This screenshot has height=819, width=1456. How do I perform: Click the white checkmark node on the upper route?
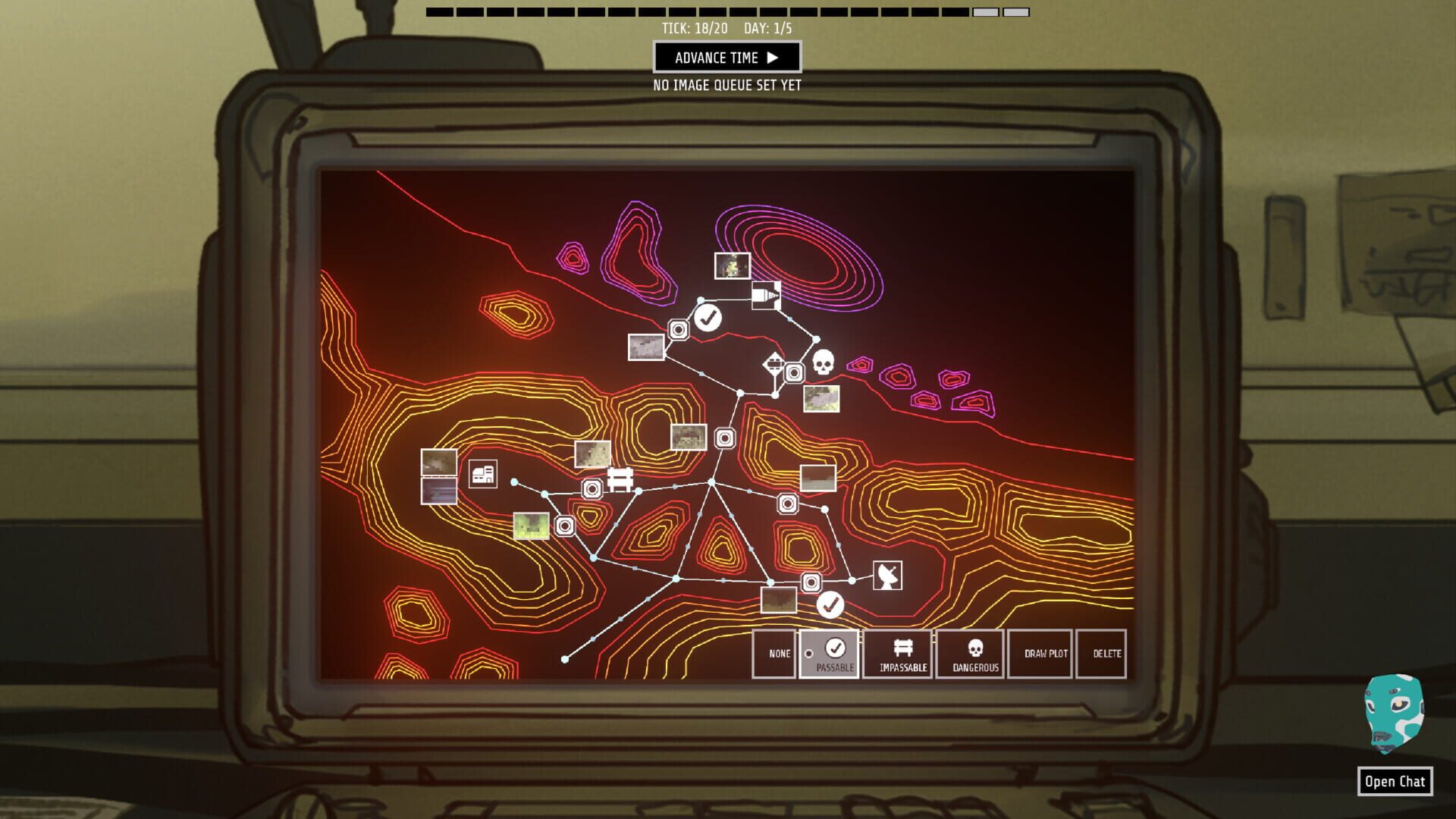[708, 319]
